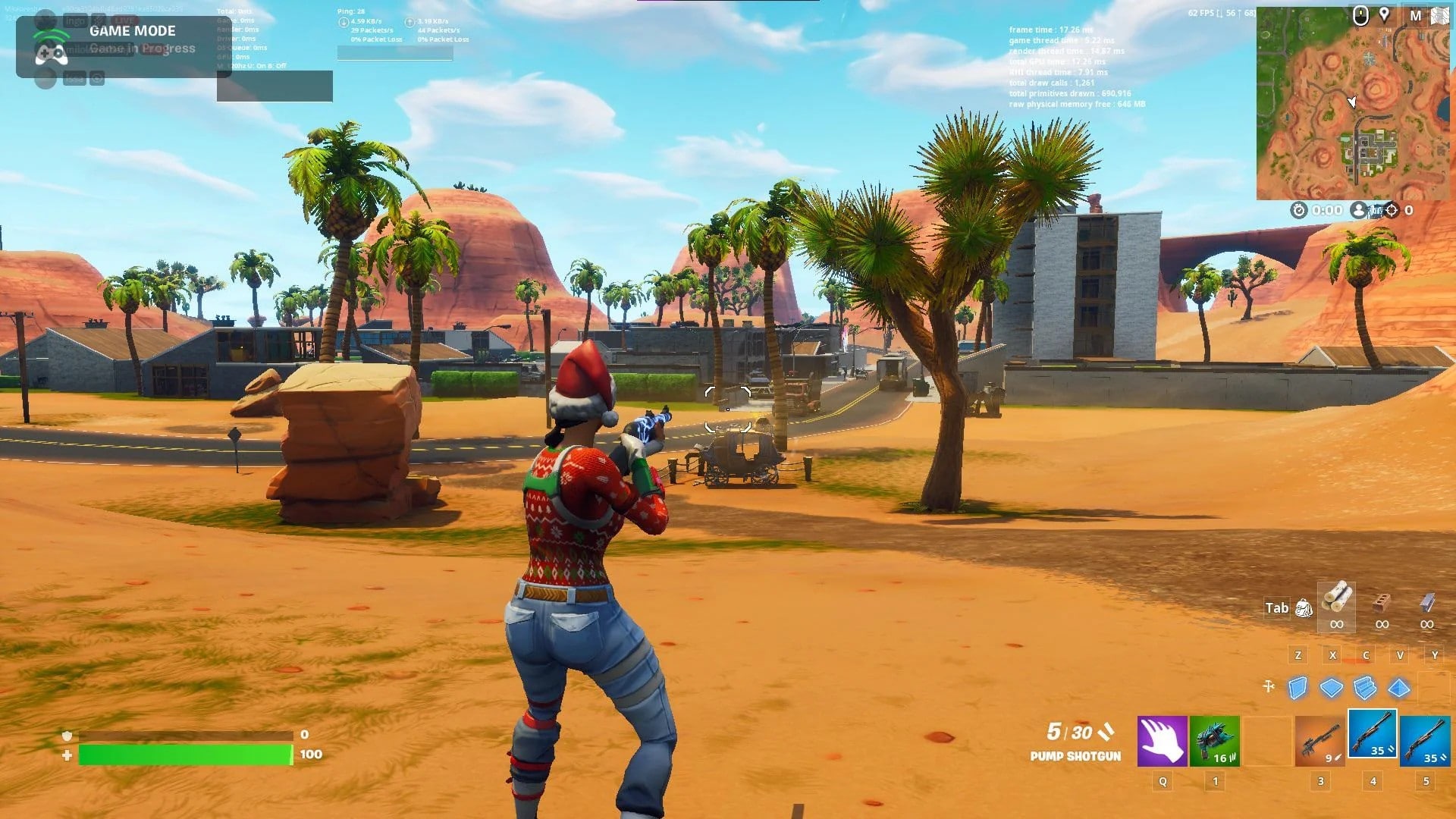The height and width of the screenshot is (819, 1456).
Task: Open the backpack inventory icon beside Tab
Action: (x=1304, y=607)
